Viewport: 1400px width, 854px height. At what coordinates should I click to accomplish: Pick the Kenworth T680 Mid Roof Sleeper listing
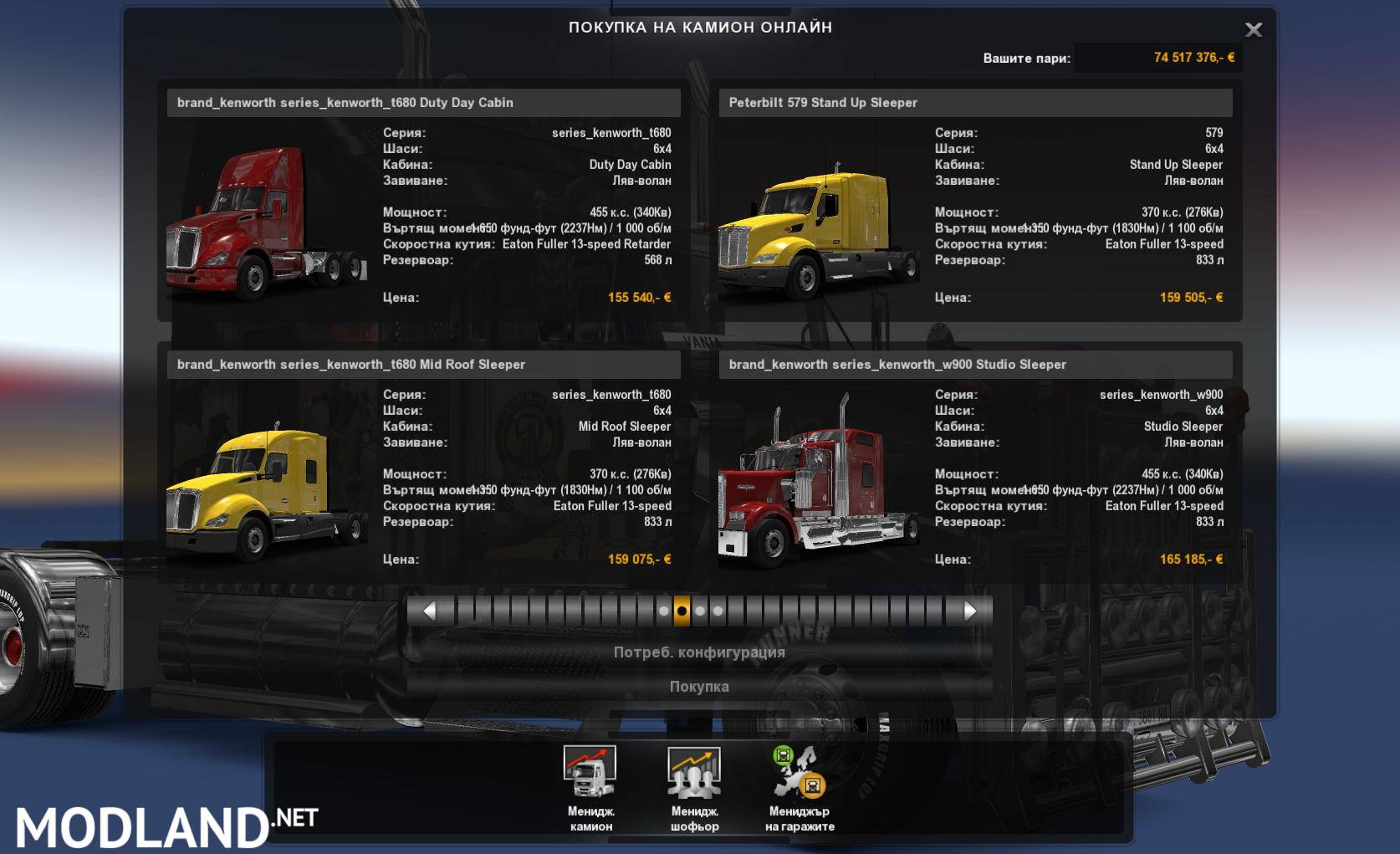pos(423,365)
